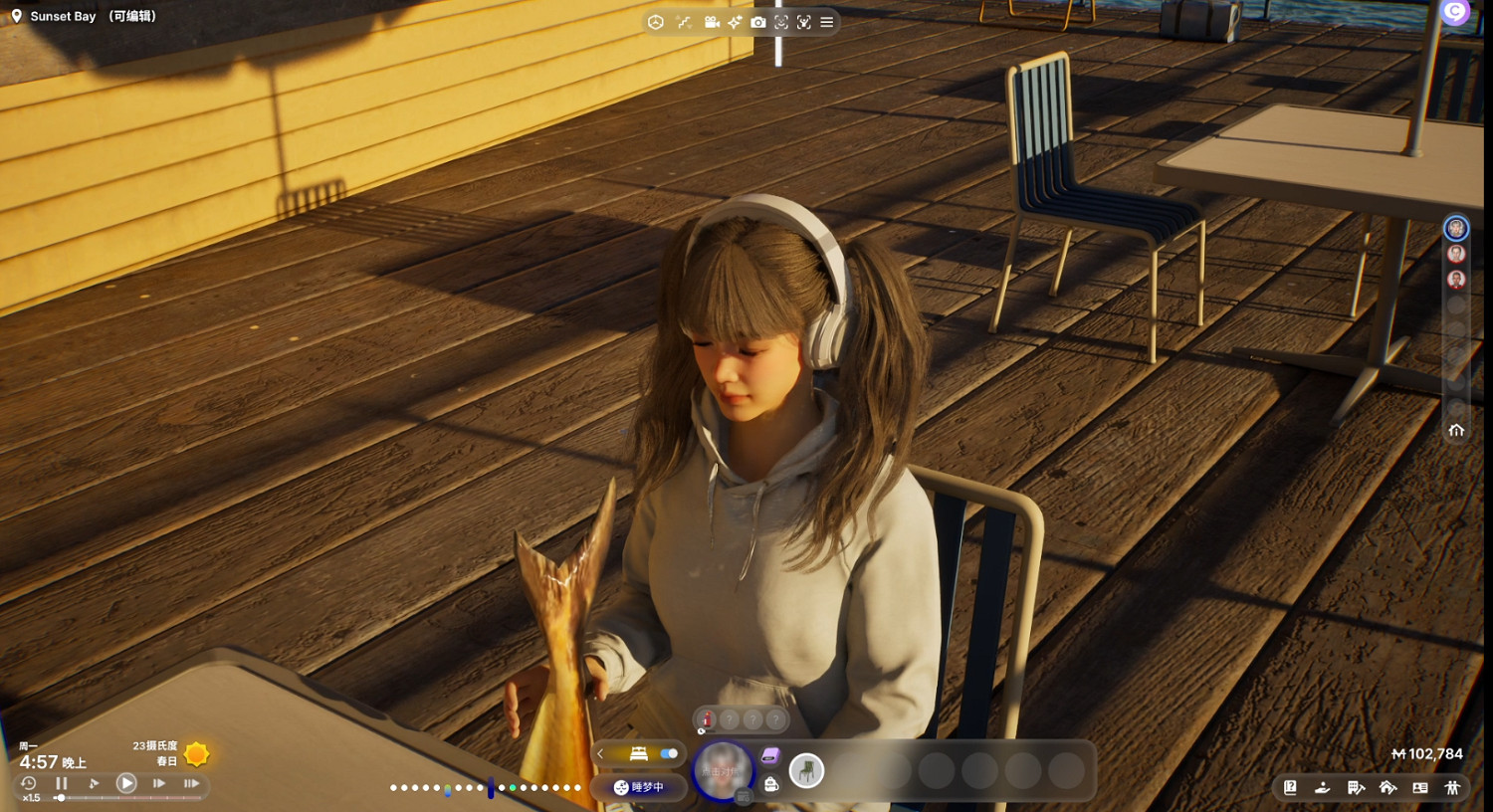The height and width of the screenshot is (812, 1493).
Task: Open the face capture tool
Action: click(x=780, y=22)
